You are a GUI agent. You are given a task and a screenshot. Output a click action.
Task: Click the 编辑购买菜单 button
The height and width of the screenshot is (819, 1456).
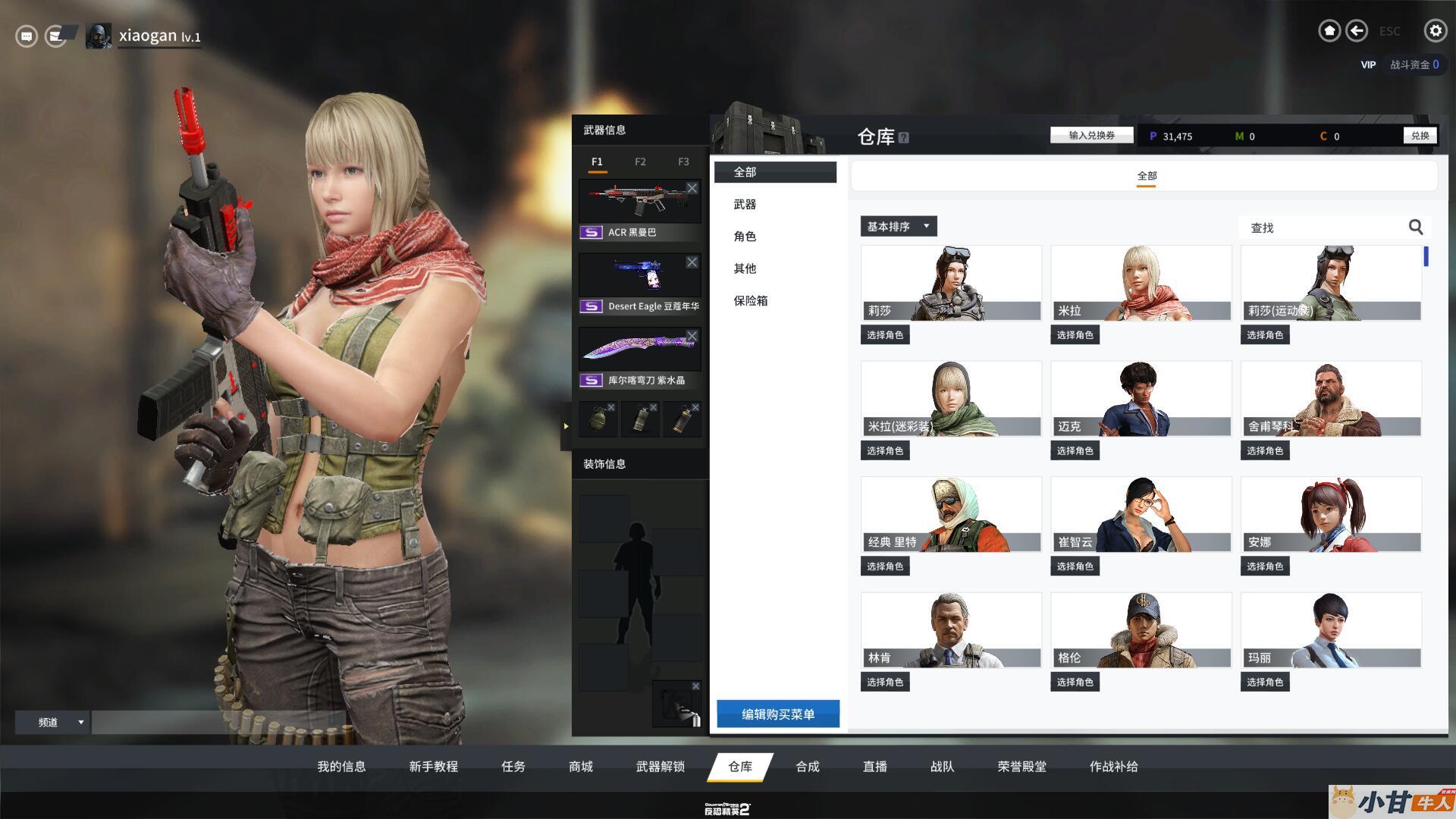click(778, 714)
